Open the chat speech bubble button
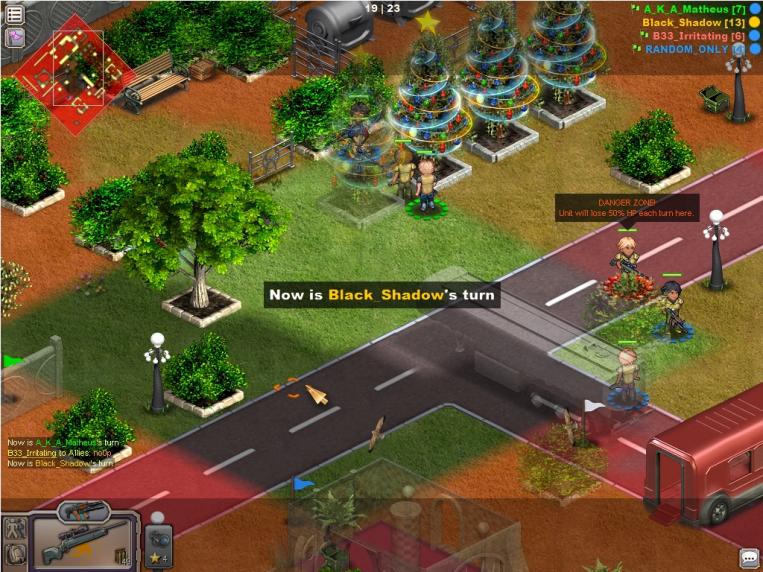The image size is (763, 572). coord(749,558)
